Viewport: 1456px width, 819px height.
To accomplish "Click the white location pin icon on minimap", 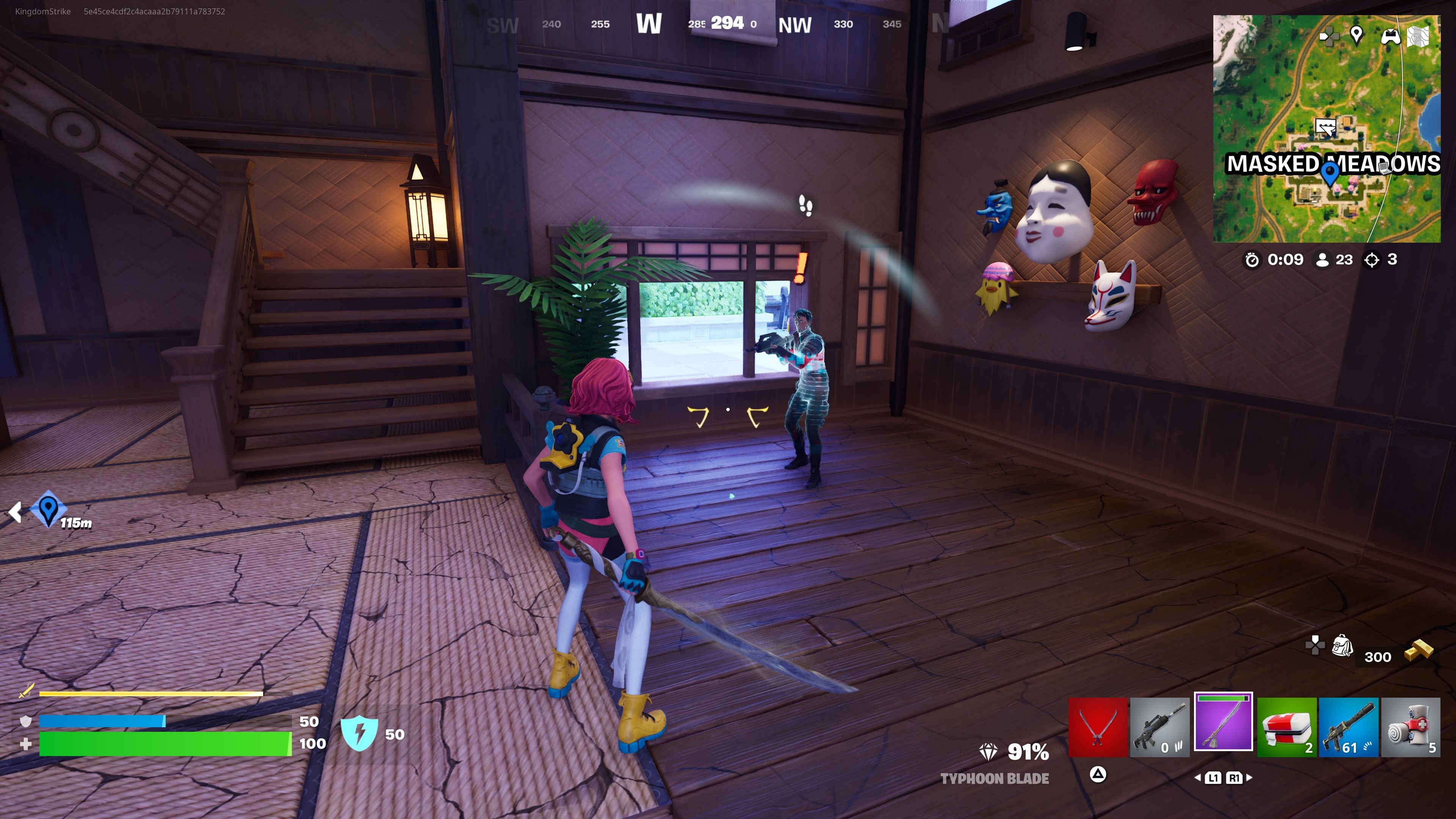I will [1356, 35].
